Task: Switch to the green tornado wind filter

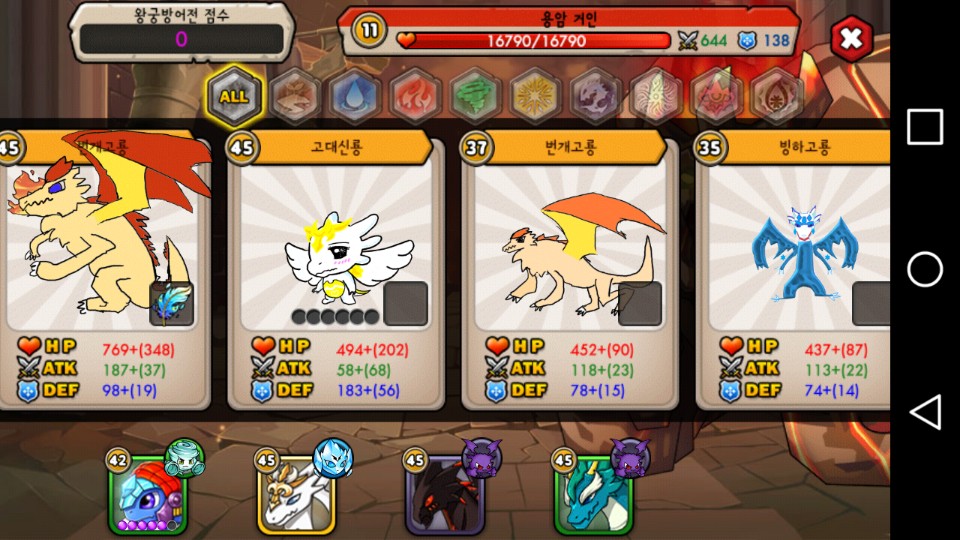Action: tap(475, 97)
